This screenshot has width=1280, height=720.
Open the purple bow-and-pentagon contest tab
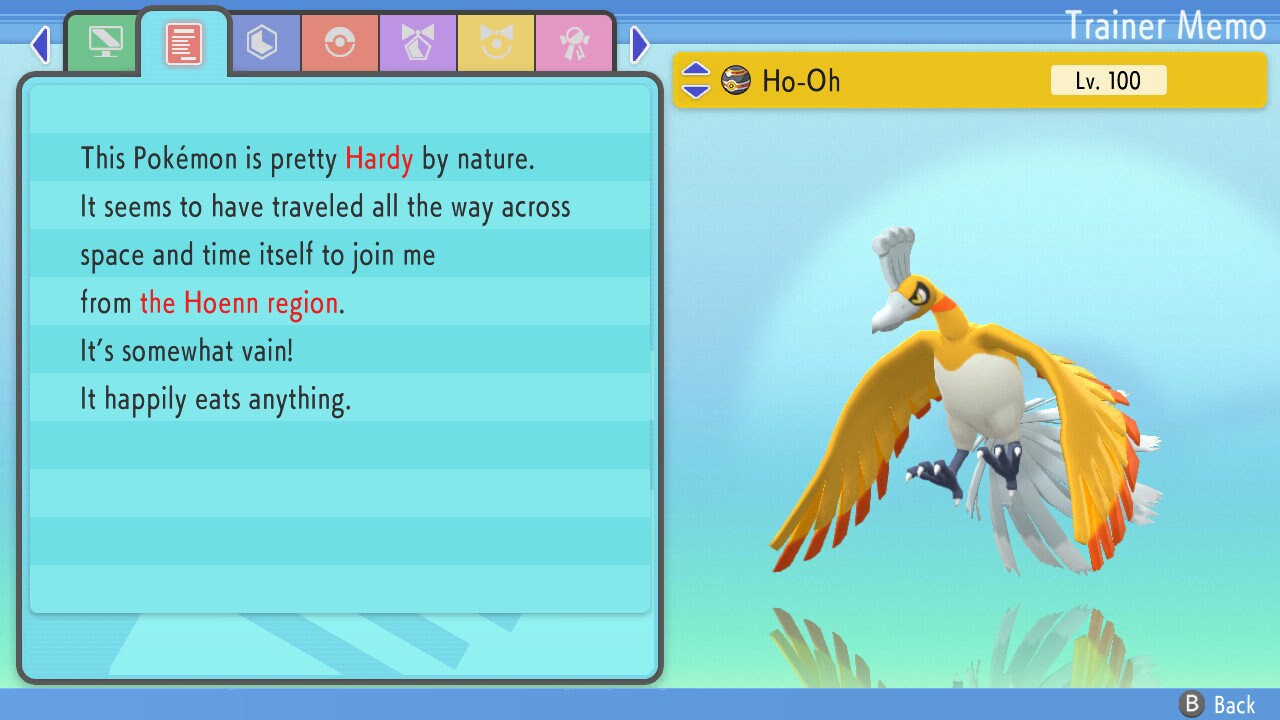418,43
